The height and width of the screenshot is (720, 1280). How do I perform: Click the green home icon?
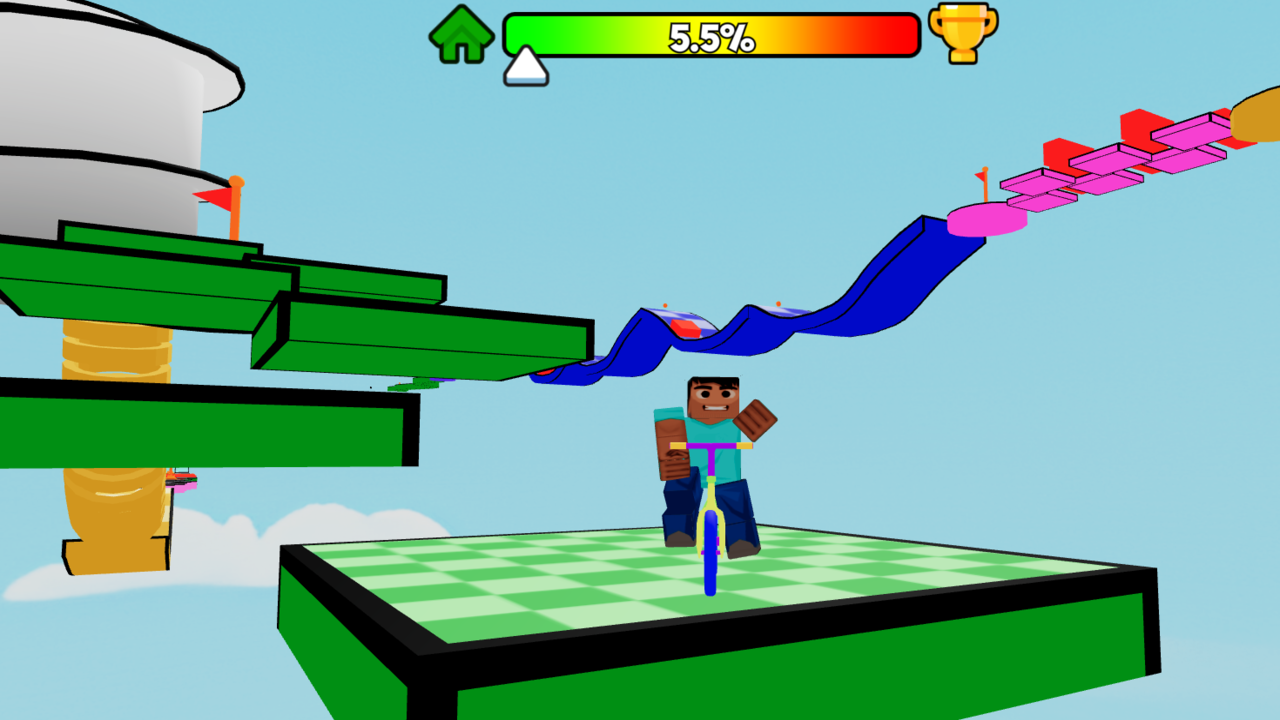pyautogui.click(x=462, y=33)
